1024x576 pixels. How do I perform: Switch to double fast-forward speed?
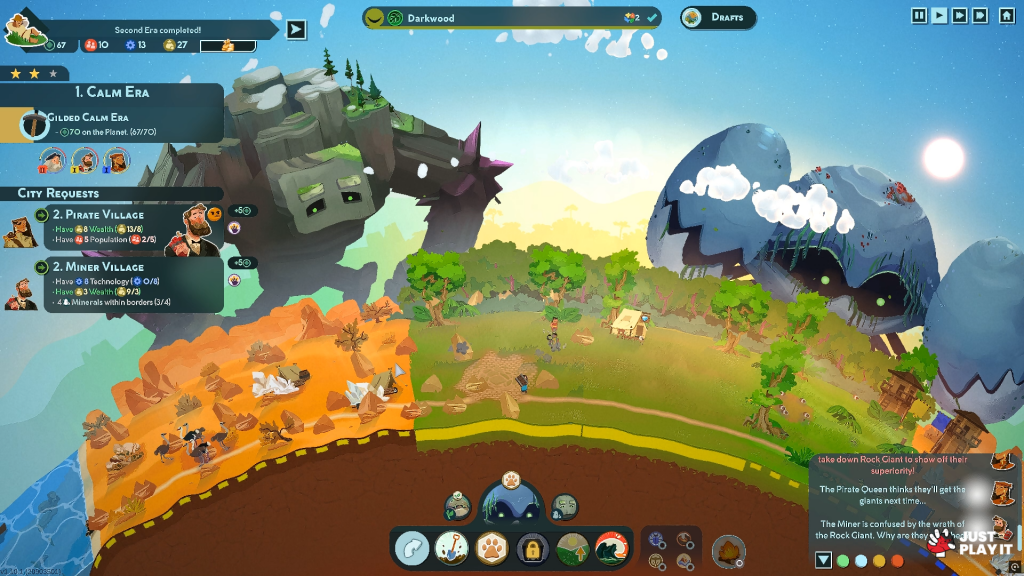tap(959, 15)
